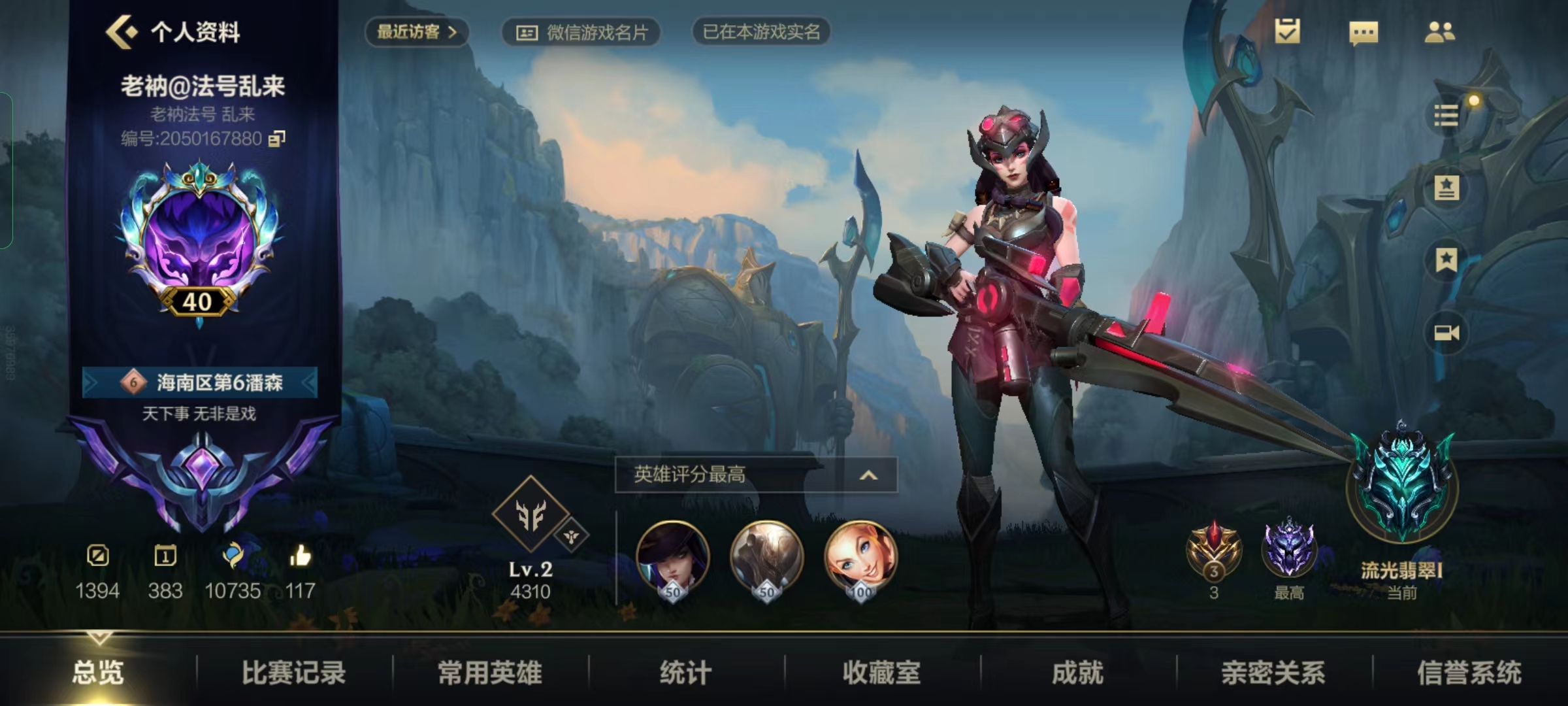Open the 统计 statistics tab
Image resolution: width=1568 pixels, height=706 pixels.
click(685, 673)
